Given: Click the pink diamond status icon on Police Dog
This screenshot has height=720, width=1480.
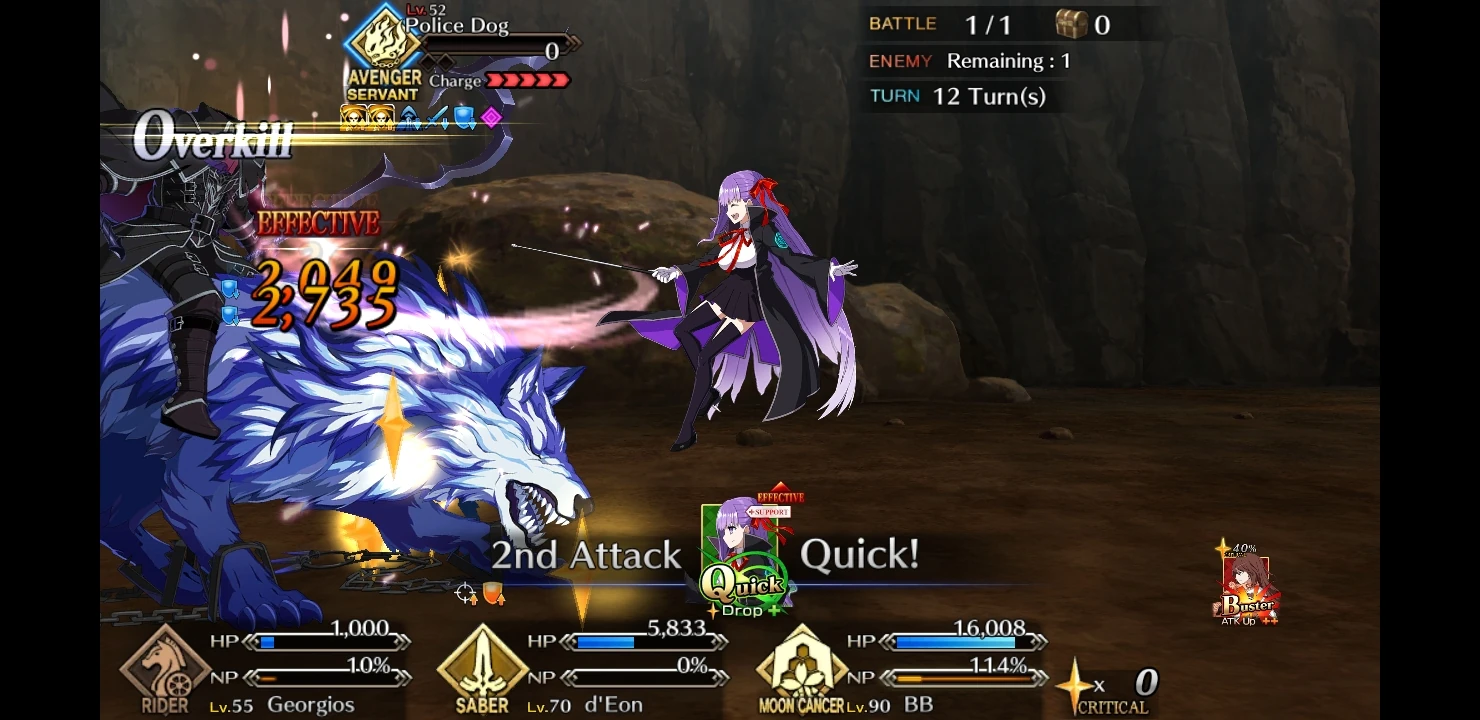Looking at the screenshot, I should (490, 116).
